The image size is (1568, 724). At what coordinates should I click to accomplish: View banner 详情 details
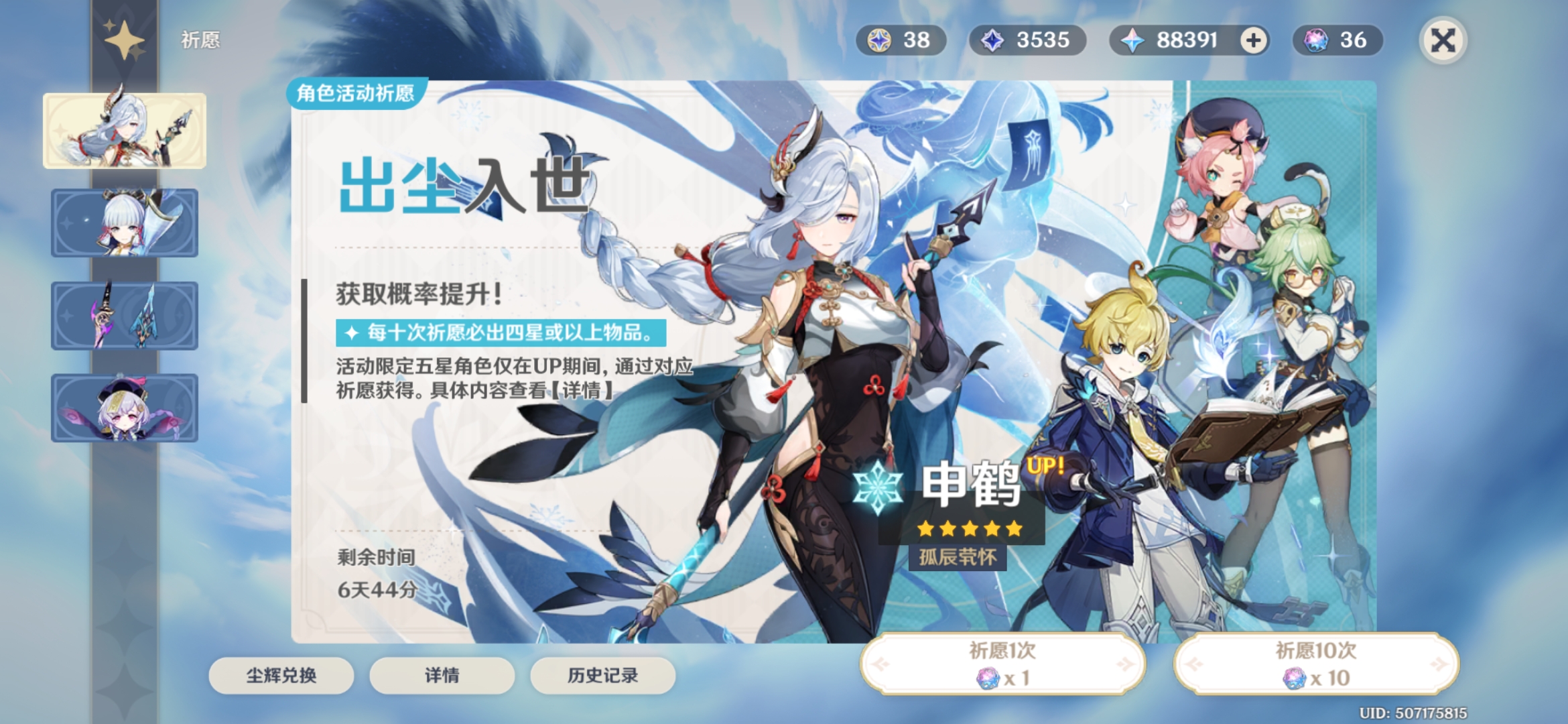pos(442,675)
